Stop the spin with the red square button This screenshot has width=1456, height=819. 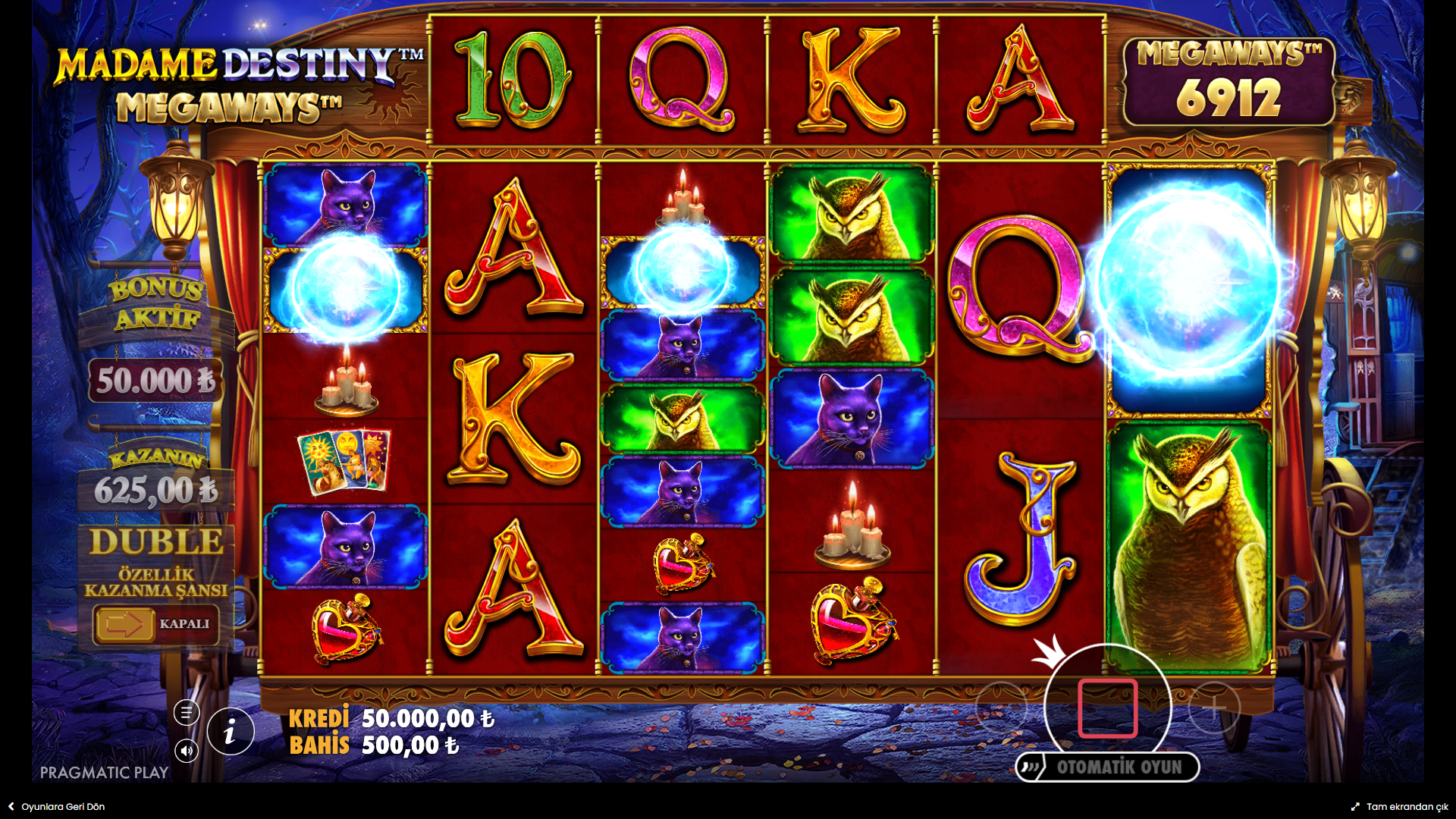(1107, 708)
